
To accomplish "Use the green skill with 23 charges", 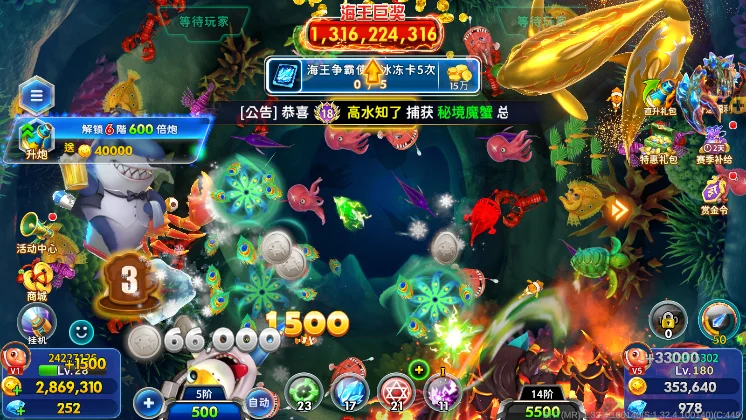I will [304, 392].
